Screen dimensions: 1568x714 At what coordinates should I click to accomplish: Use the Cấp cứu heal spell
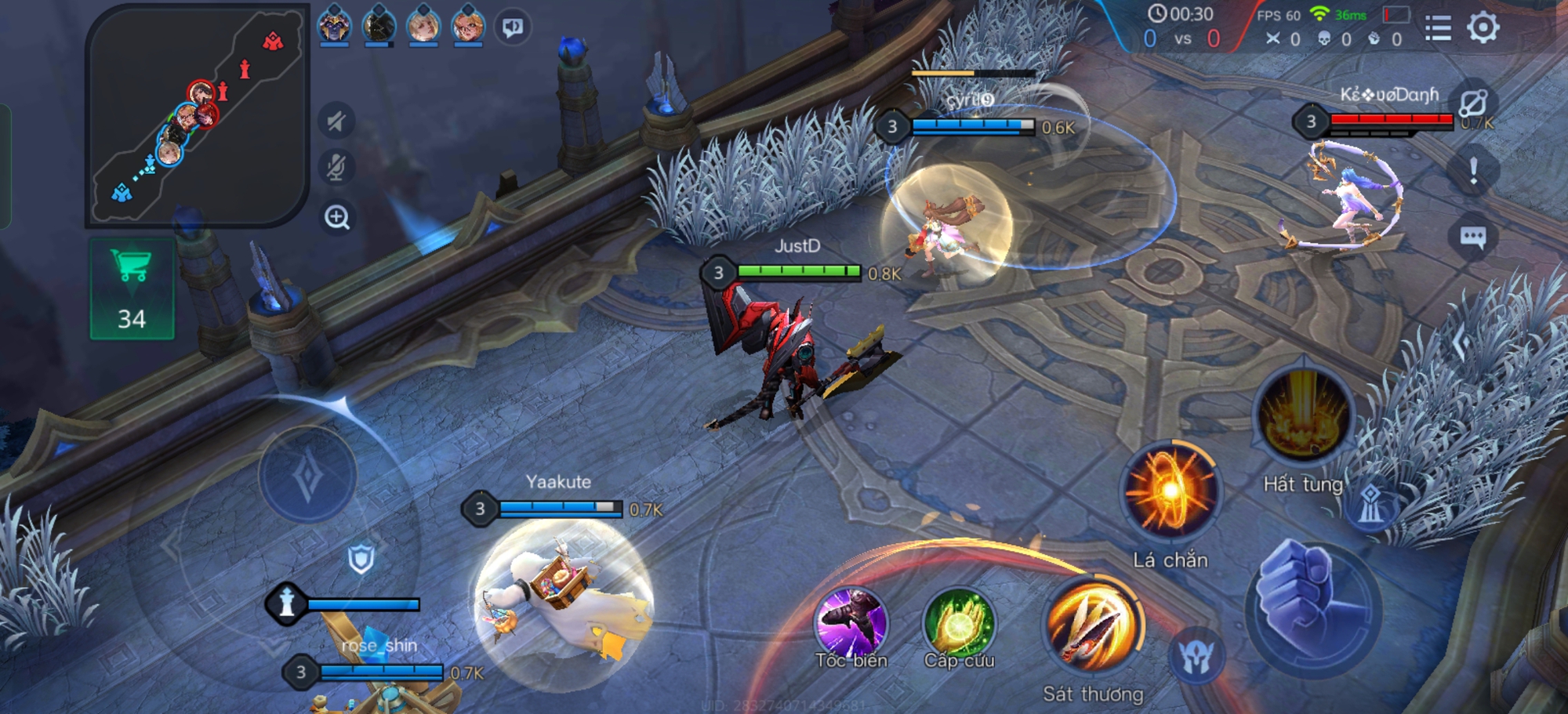point(959,625)
